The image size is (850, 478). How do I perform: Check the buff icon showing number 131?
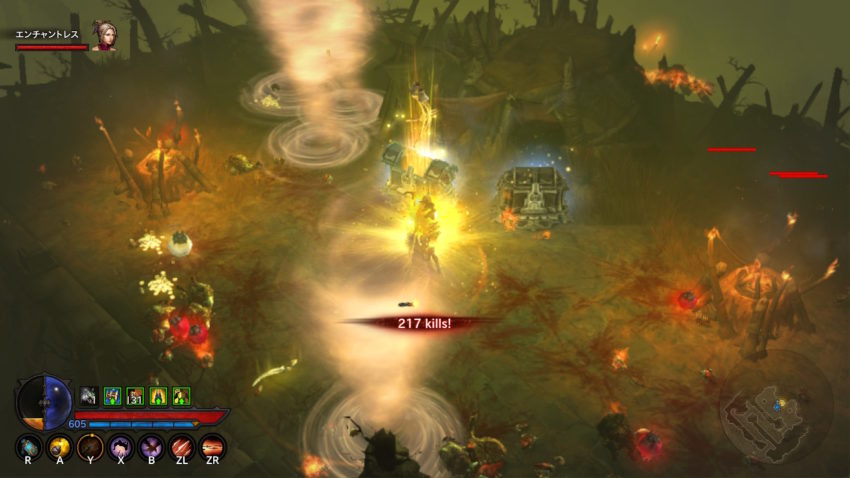click(x=135, y=395)
